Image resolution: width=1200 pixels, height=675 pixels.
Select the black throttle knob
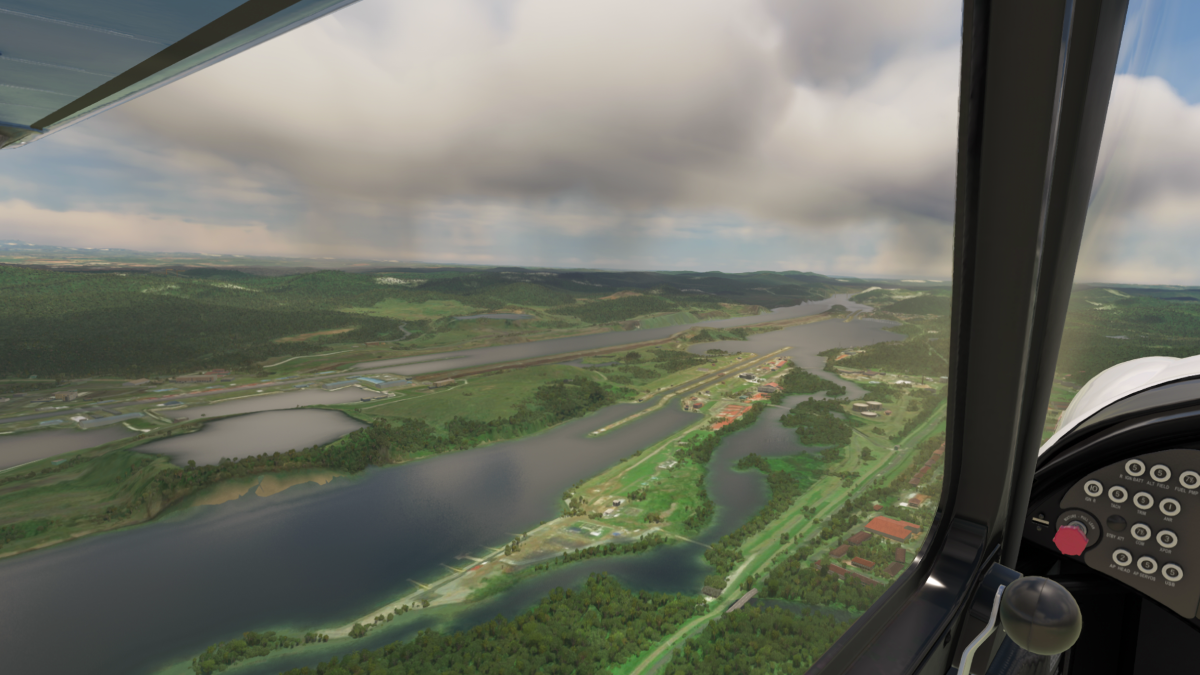click(1040, 614)
